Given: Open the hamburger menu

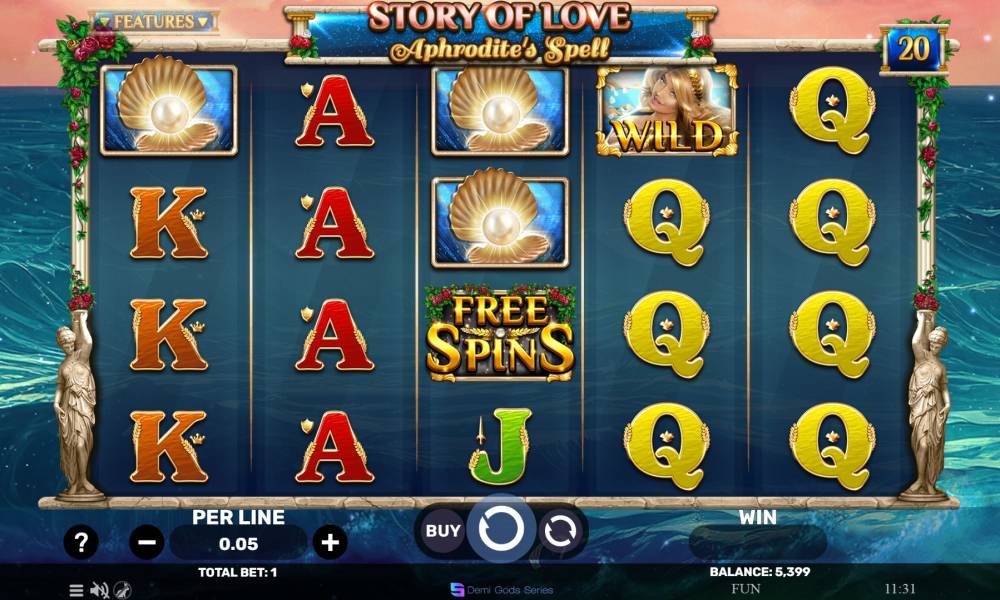Looking at the screenshot, I should click(76, 590).
